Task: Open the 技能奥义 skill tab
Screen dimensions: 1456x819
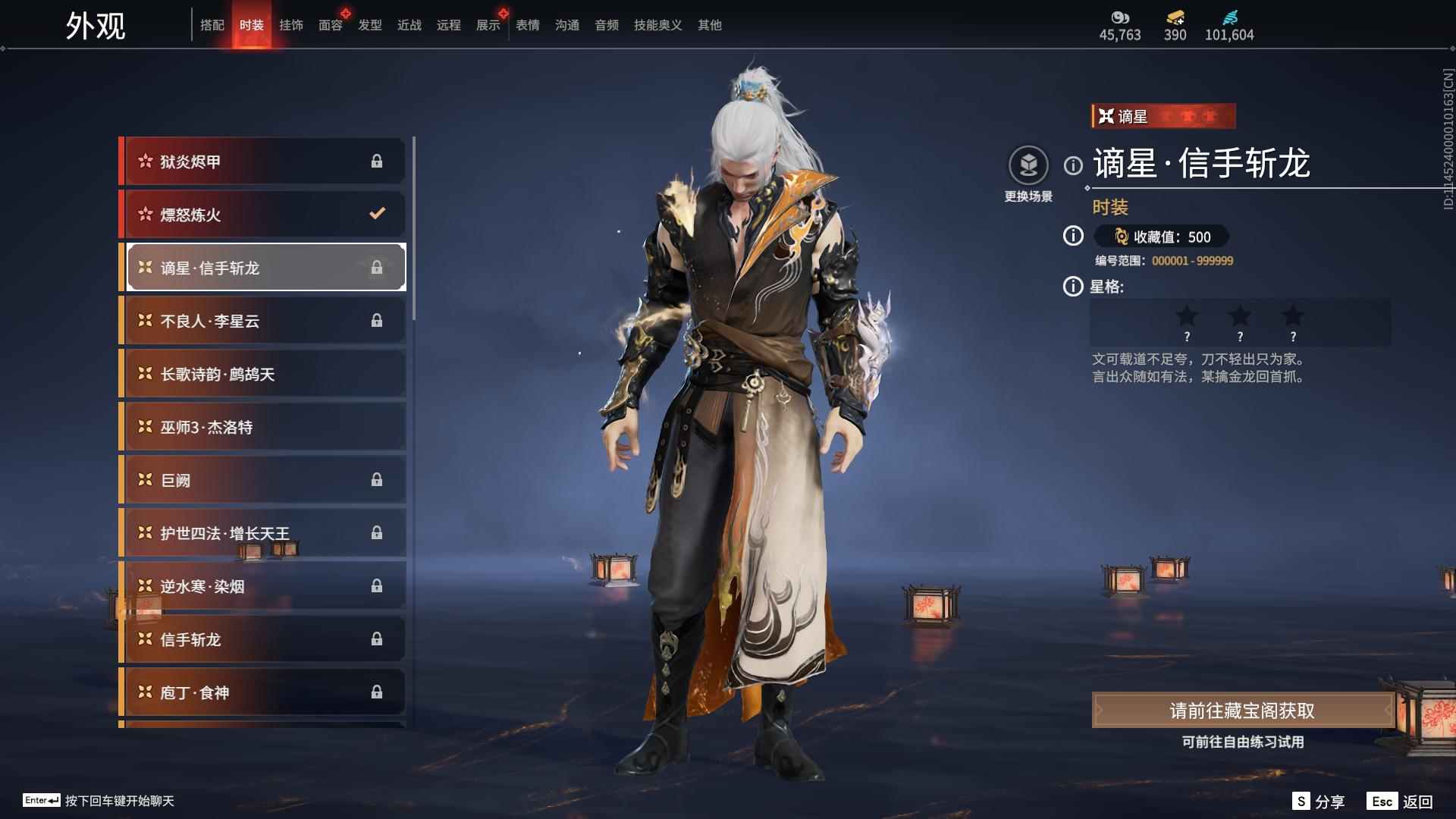Action: pos(657,25)
